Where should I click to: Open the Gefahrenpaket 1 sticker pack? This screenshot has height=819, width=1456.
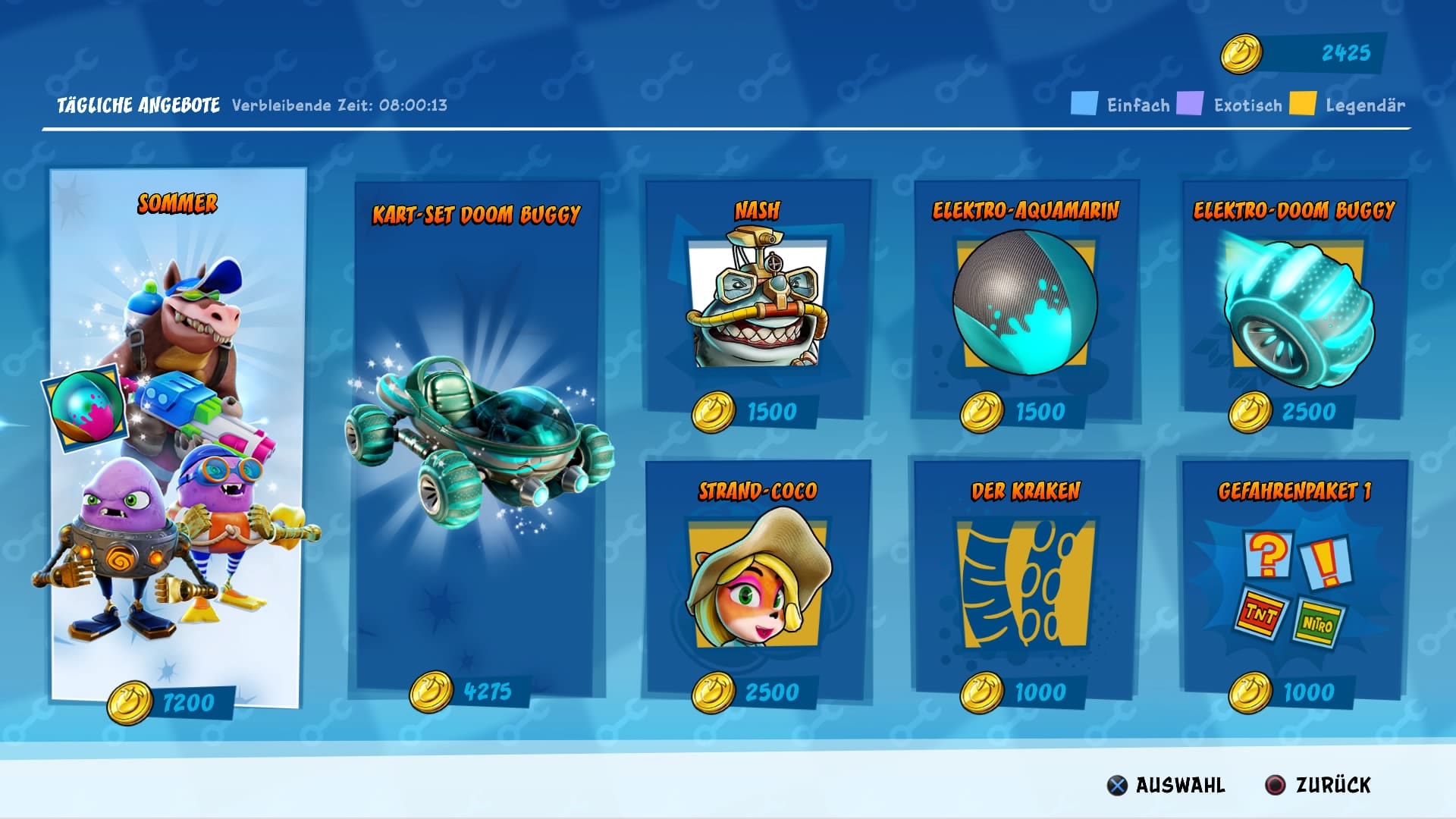[x=1294, y=580]
